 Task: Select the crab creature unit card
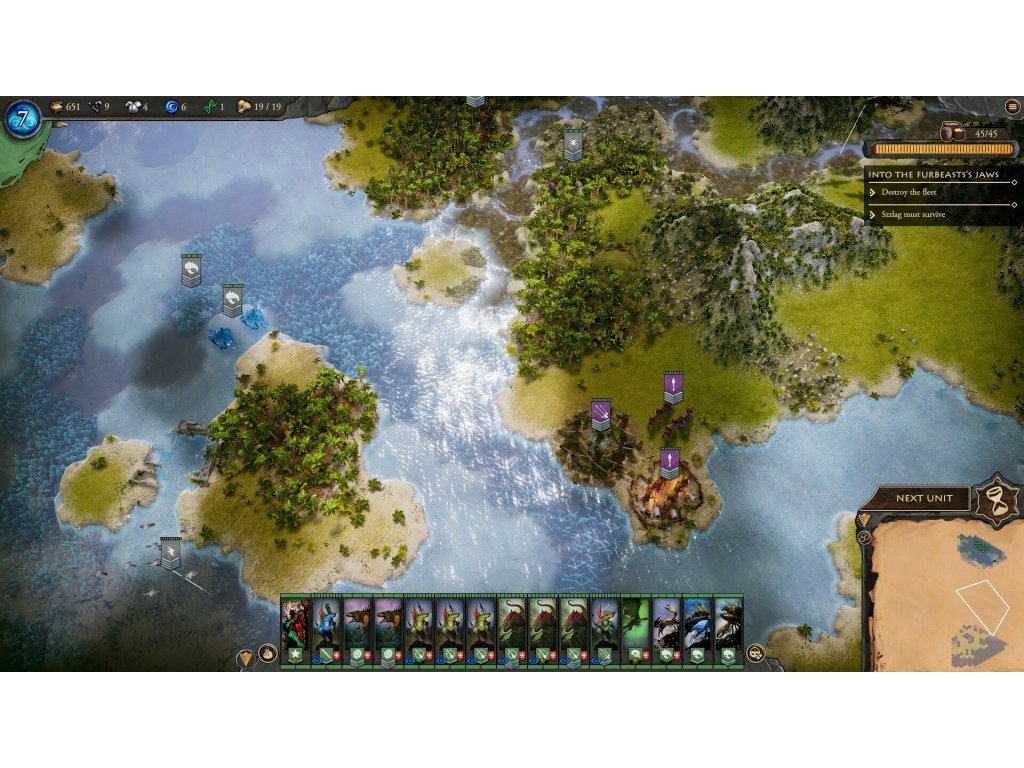[x=666, y=631]
